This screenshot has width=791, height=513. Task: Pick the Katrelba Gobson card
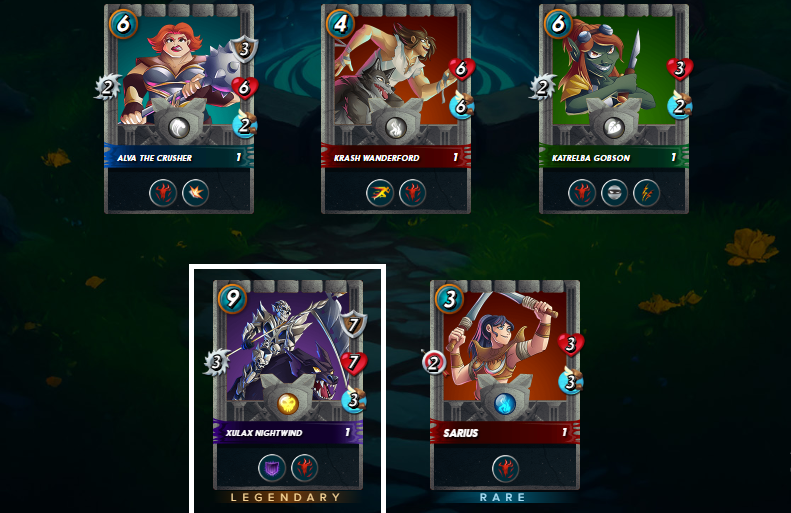[614, 100]
